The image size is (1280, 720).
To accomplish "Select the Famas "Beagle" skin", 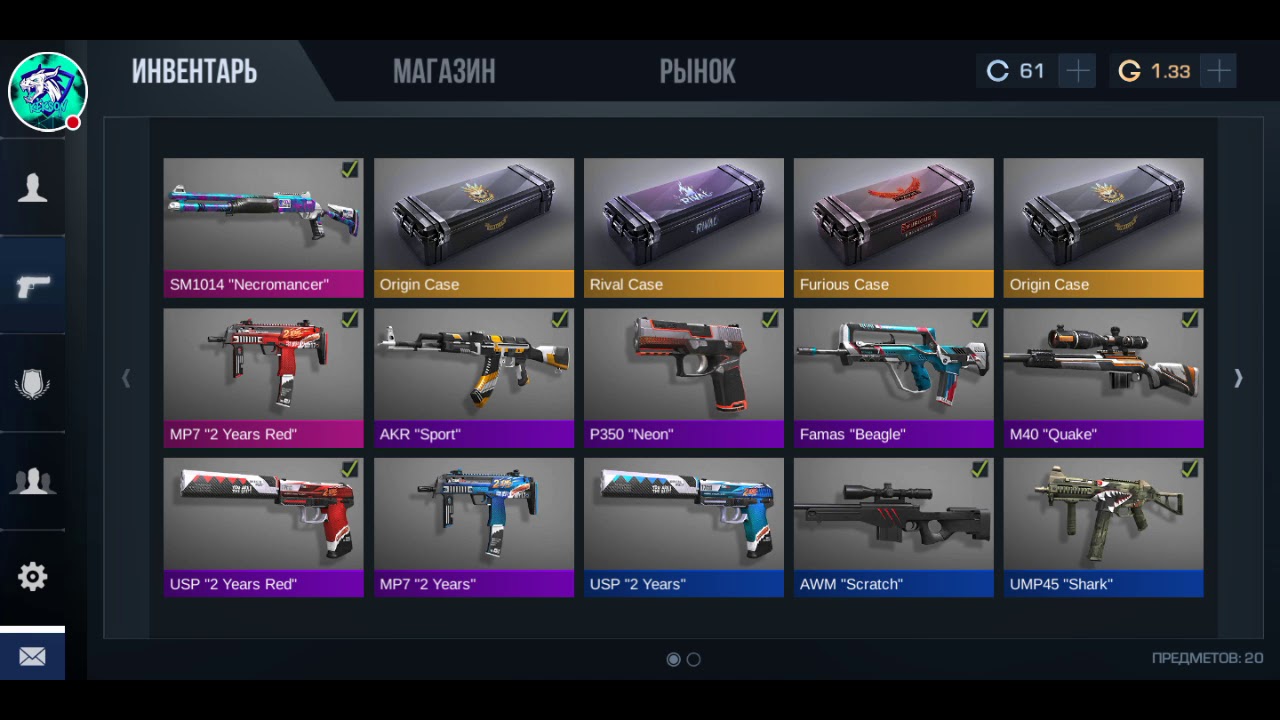I will tap(893, 377).
